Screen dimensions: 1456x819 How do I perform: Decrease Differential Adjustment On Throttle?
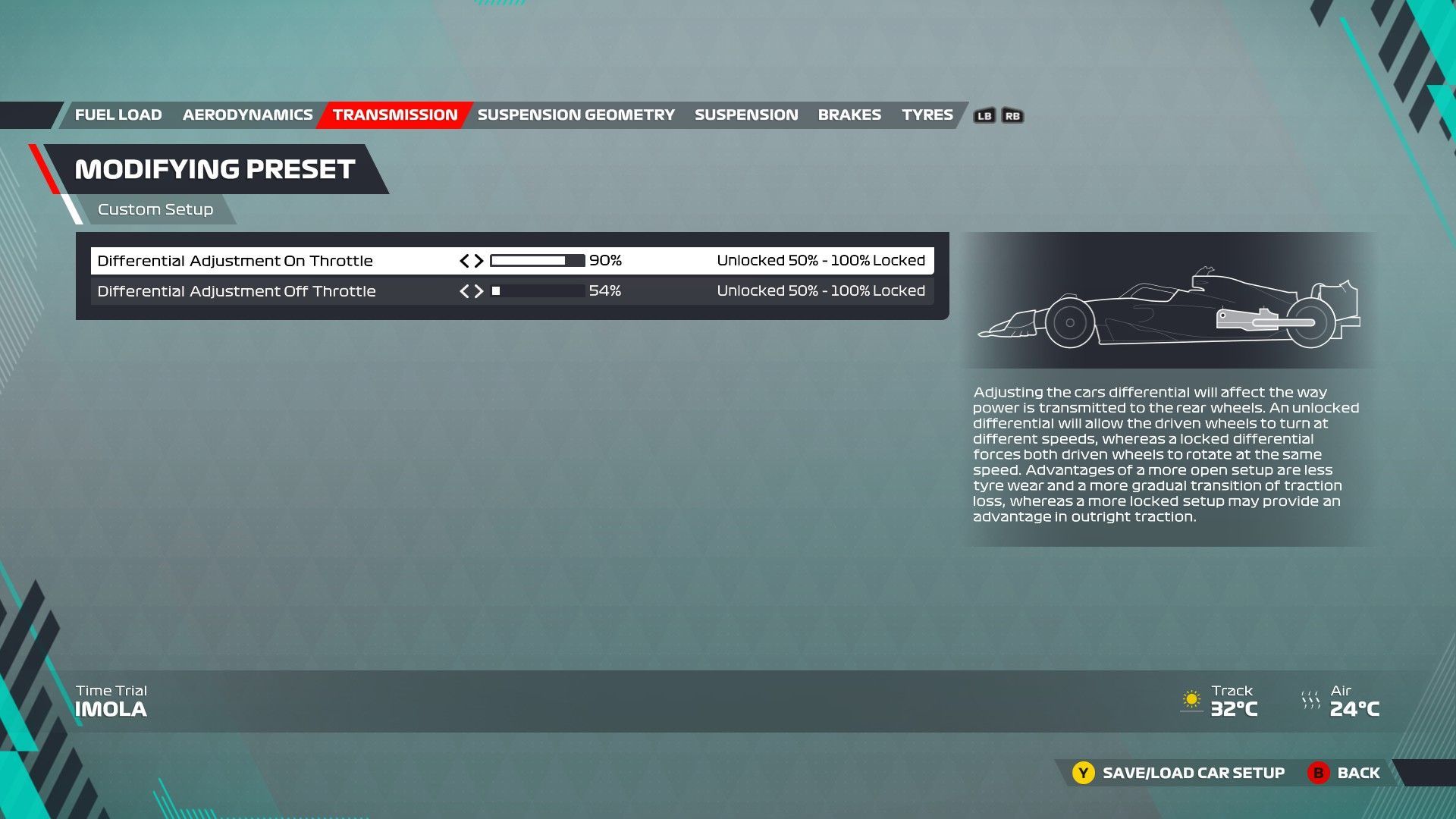pos(463,260)
